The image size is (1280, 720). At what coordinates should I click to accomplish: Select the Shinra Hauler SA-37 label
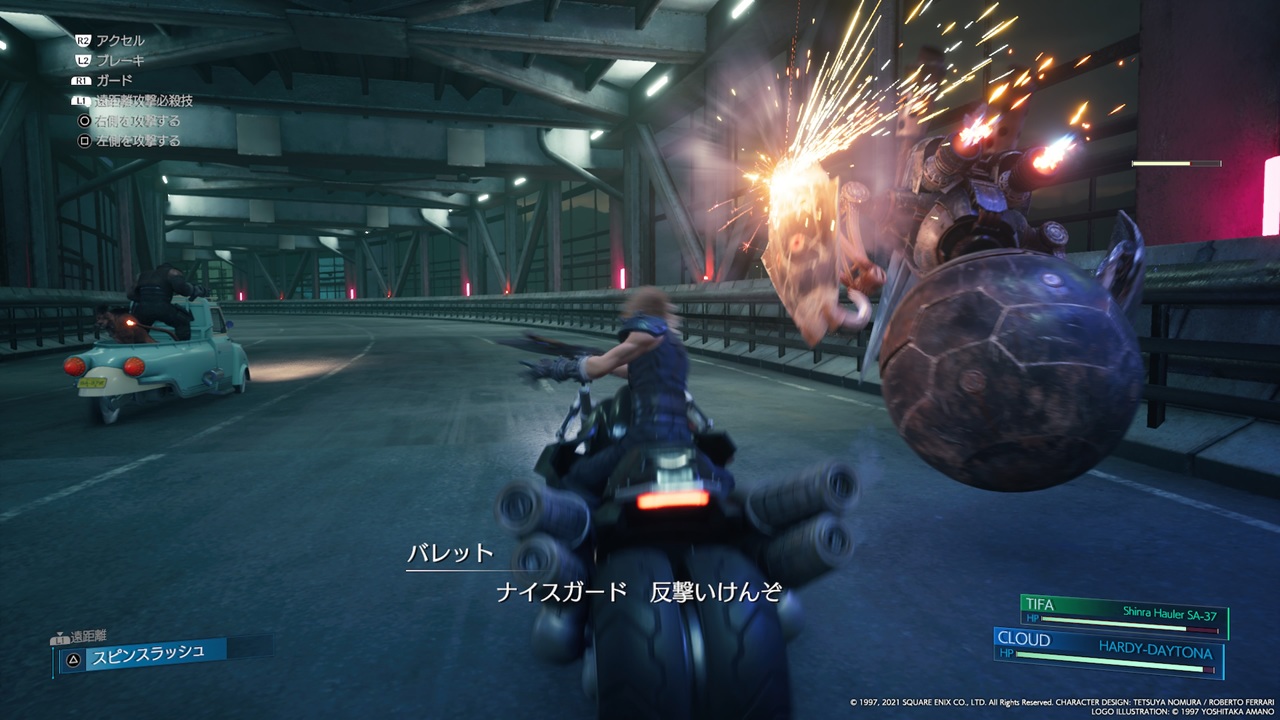1170,614
